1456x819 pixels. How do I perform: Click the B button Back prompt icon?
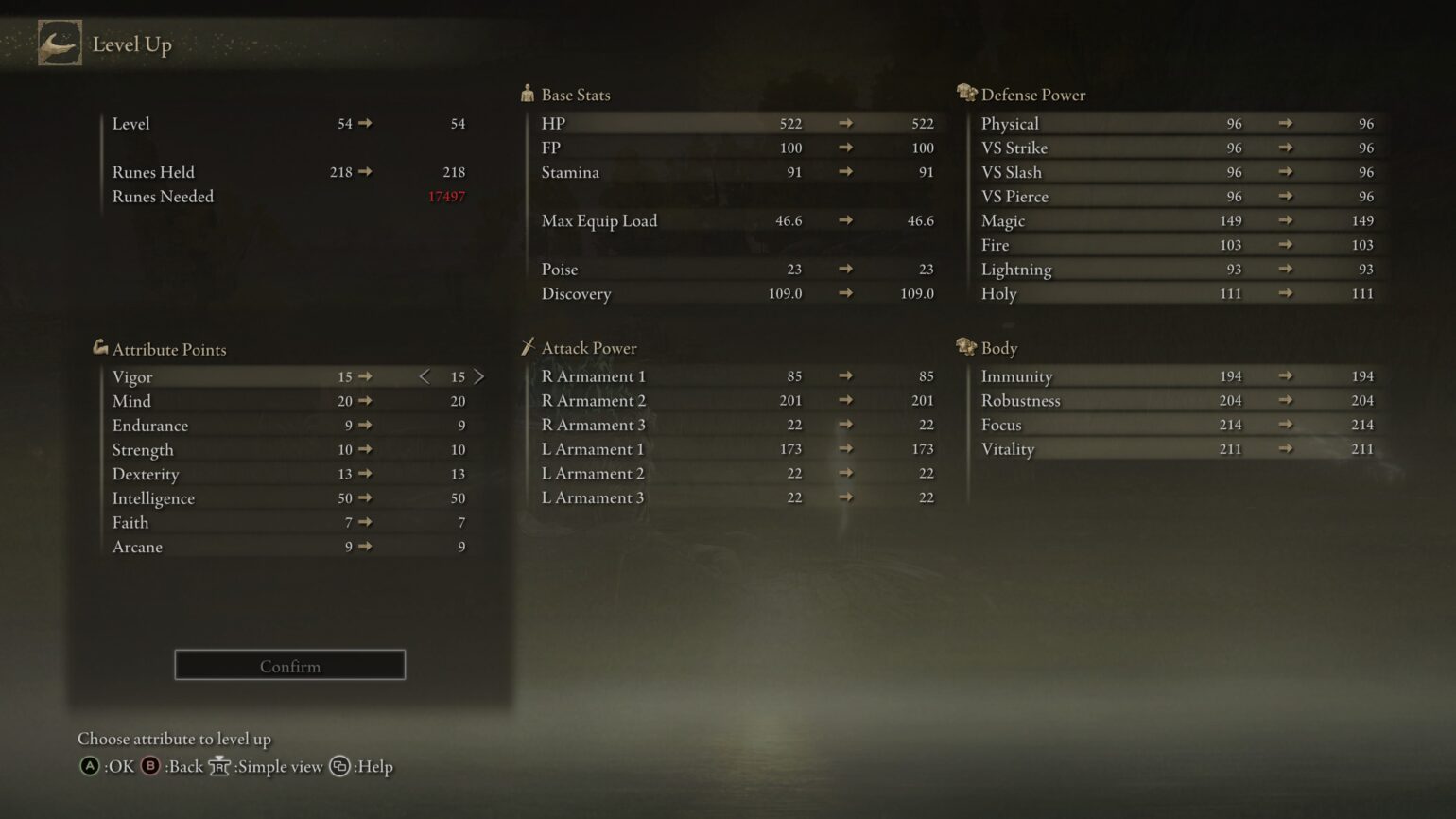[x=149, y=767]
